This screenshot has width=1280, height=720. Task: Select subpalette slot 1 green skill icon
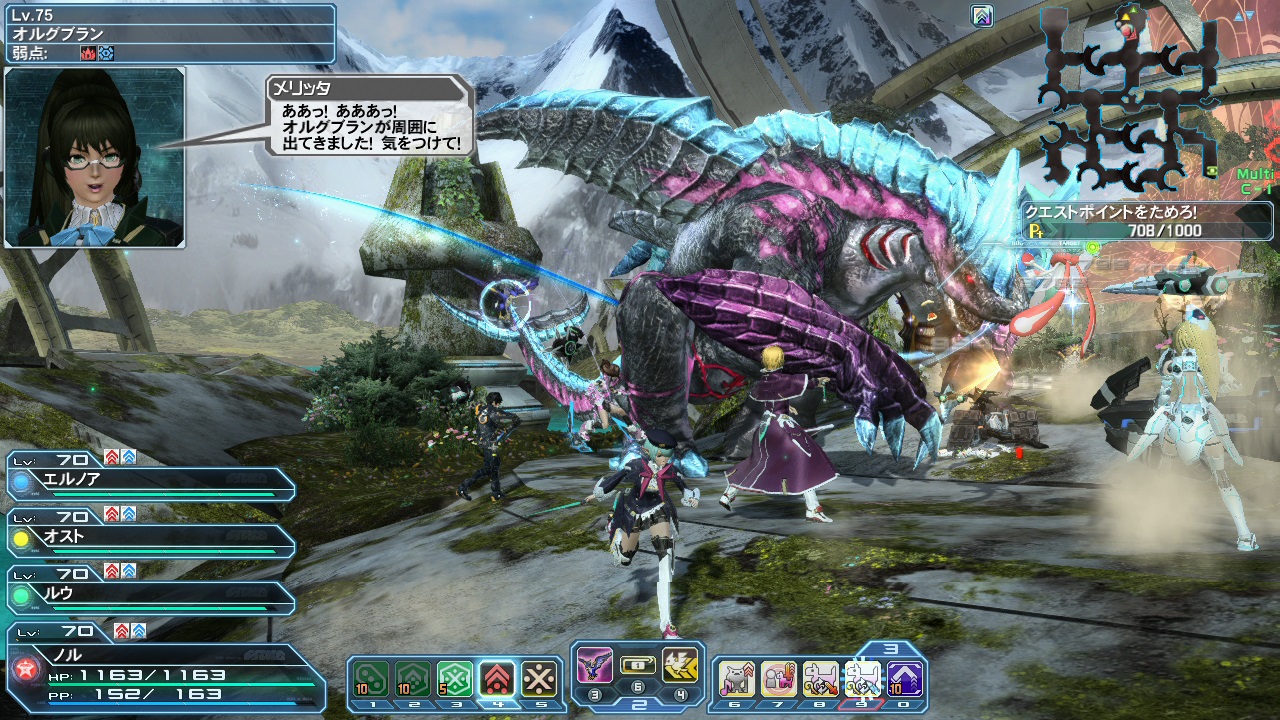[372, 679]
